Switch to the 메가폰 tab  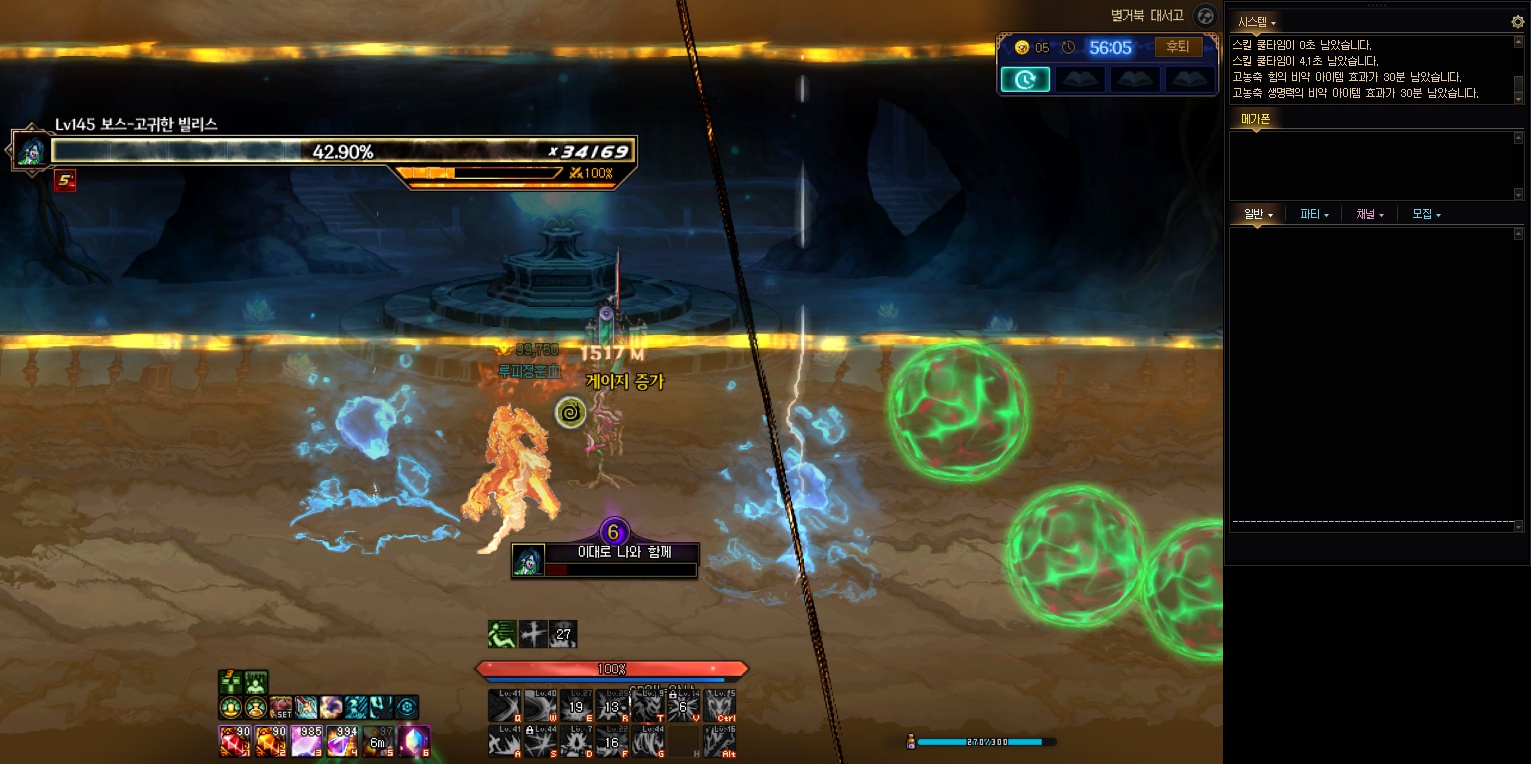pos(1255,119)
